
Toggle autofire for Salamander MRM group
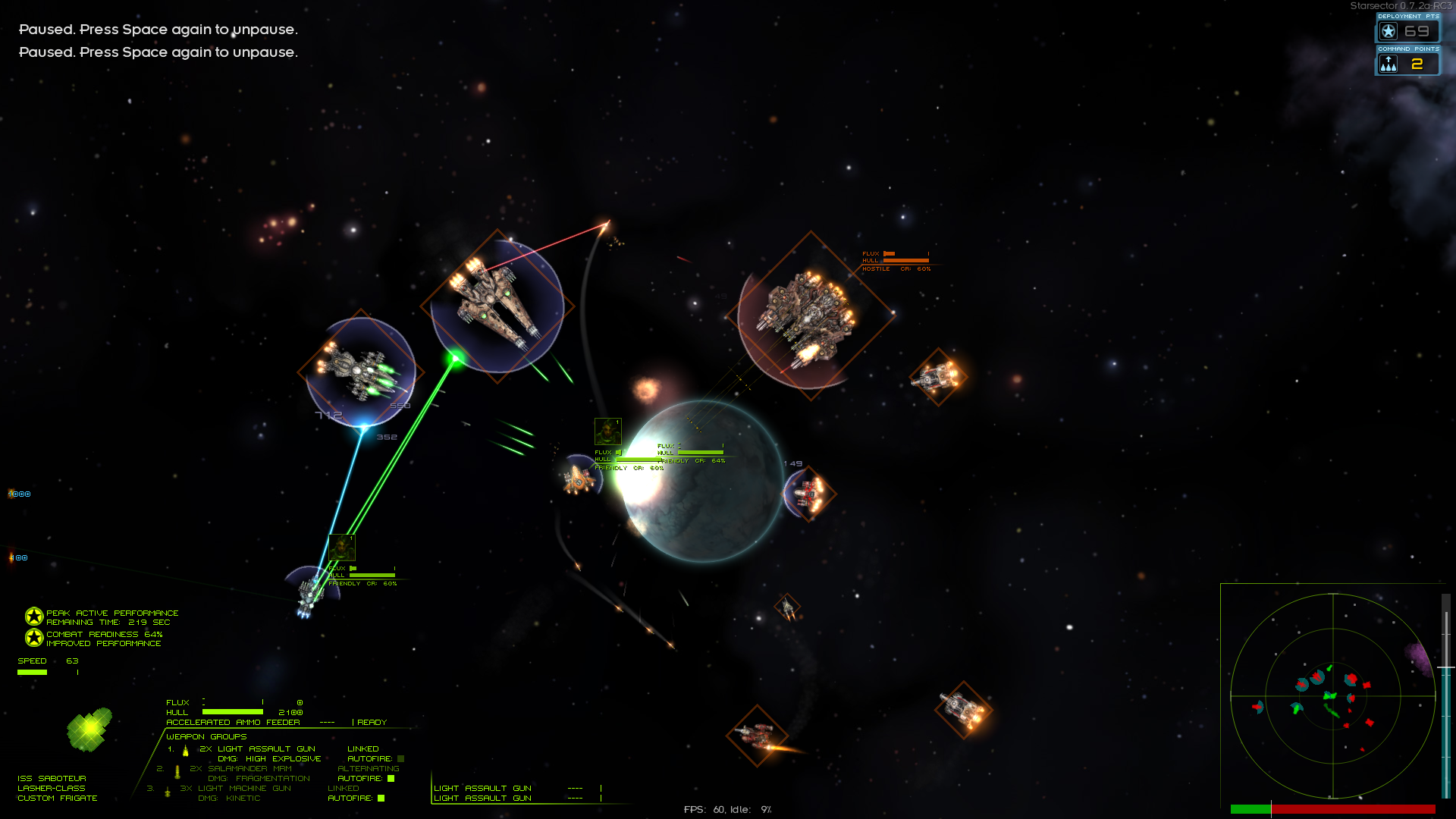(391, 778)
